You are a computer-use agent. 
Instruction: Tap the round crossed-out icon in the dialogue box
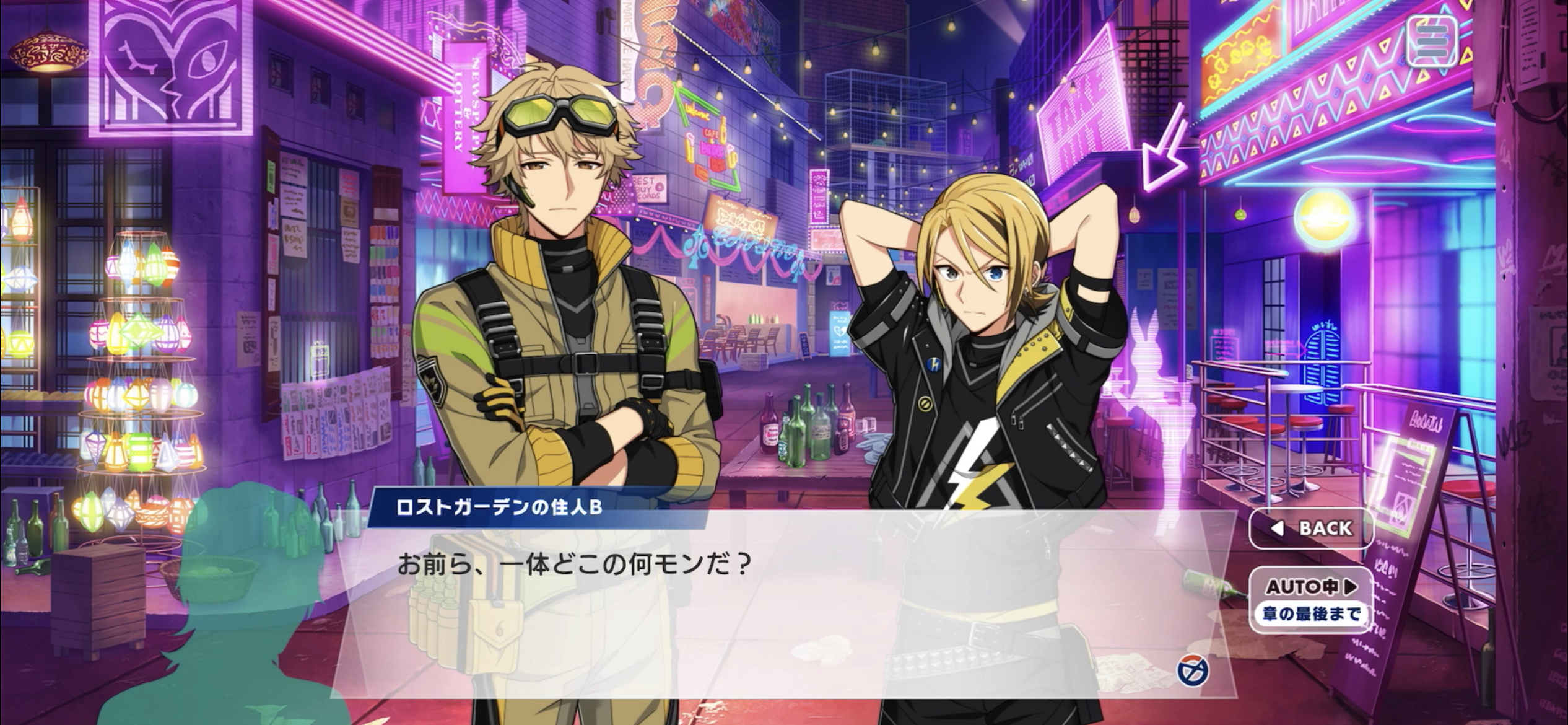[1193, 671]
